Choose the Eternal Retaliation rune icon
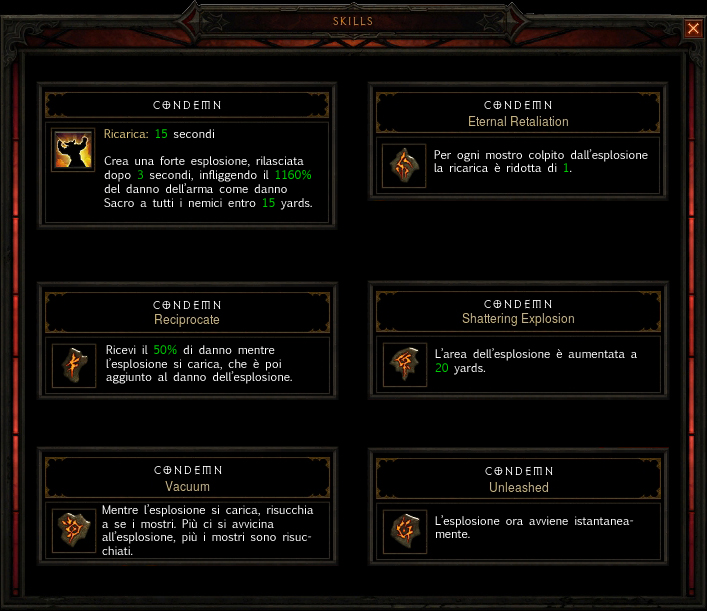 pyautogui.click(x=405, y=167)
